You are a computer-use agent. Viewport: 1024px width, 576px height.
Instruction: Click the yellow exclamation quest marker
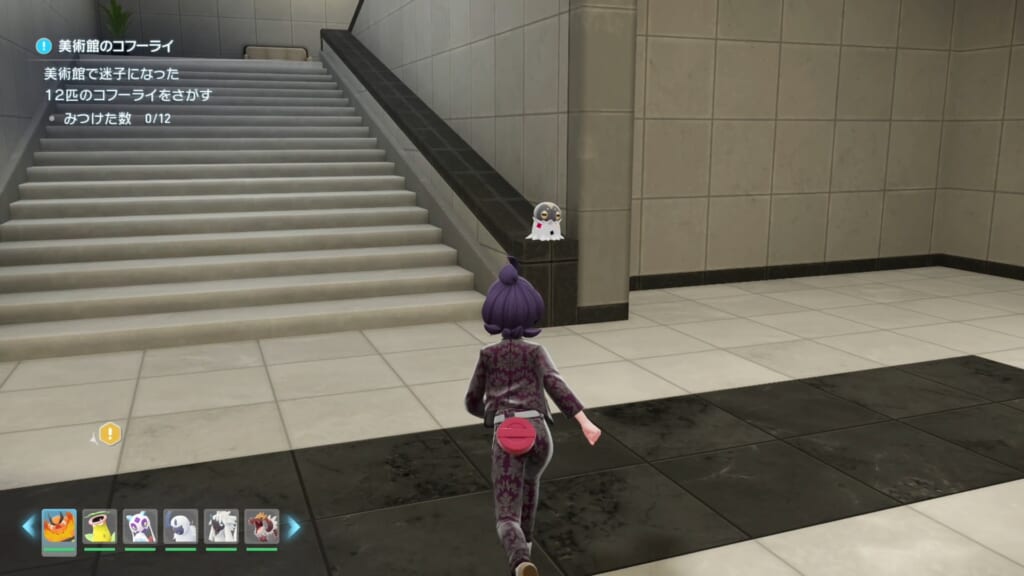110,433
